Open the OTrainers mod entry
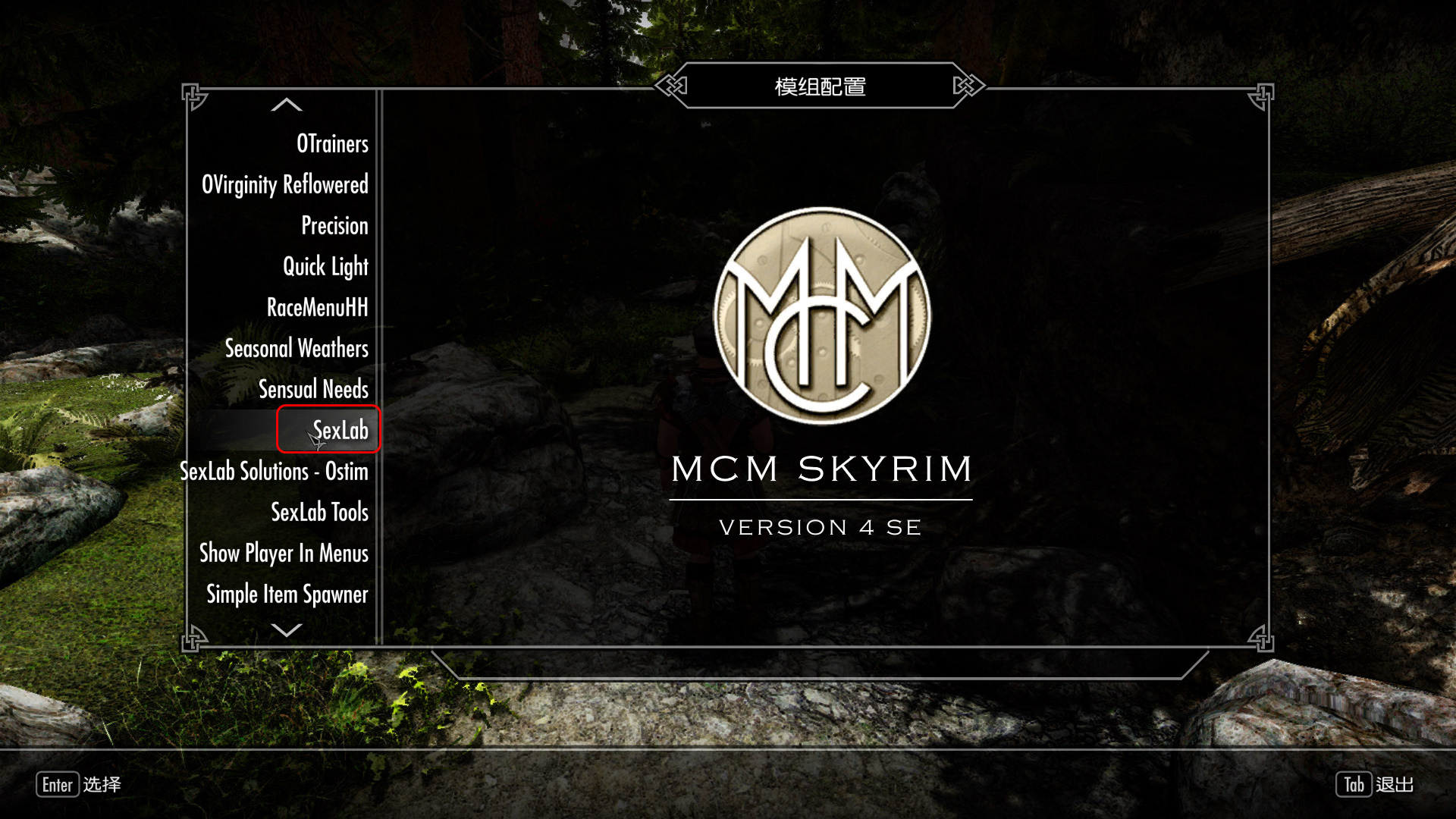The height and width of the screenshot is (819, 1456). pyautogui.click(x=332, y=144)
